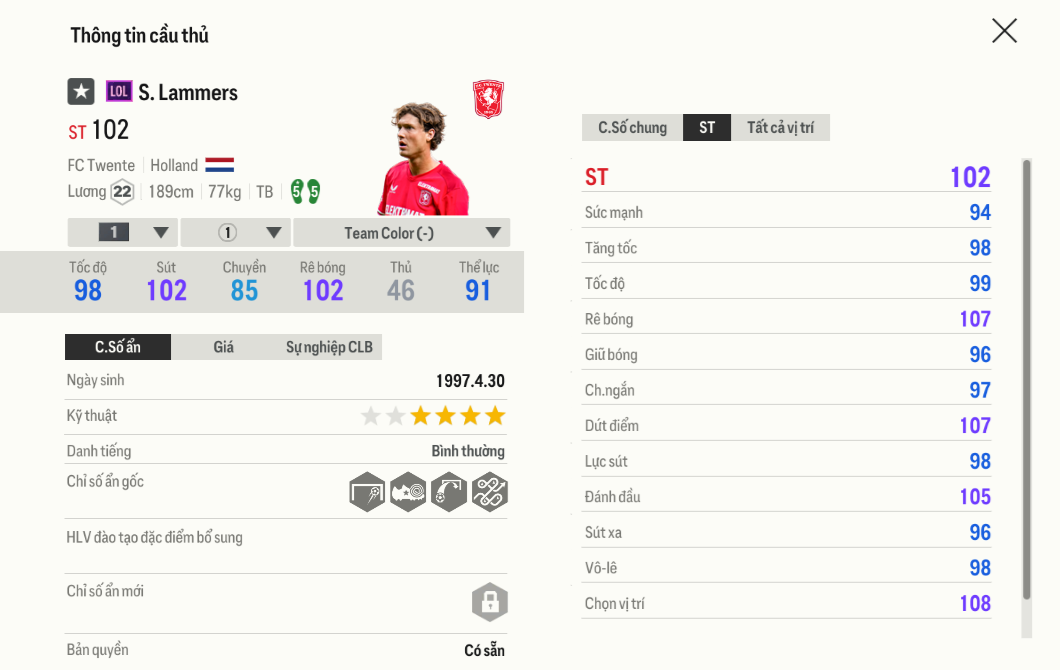Switch to the Giá tab

click(x=224, y=347)
